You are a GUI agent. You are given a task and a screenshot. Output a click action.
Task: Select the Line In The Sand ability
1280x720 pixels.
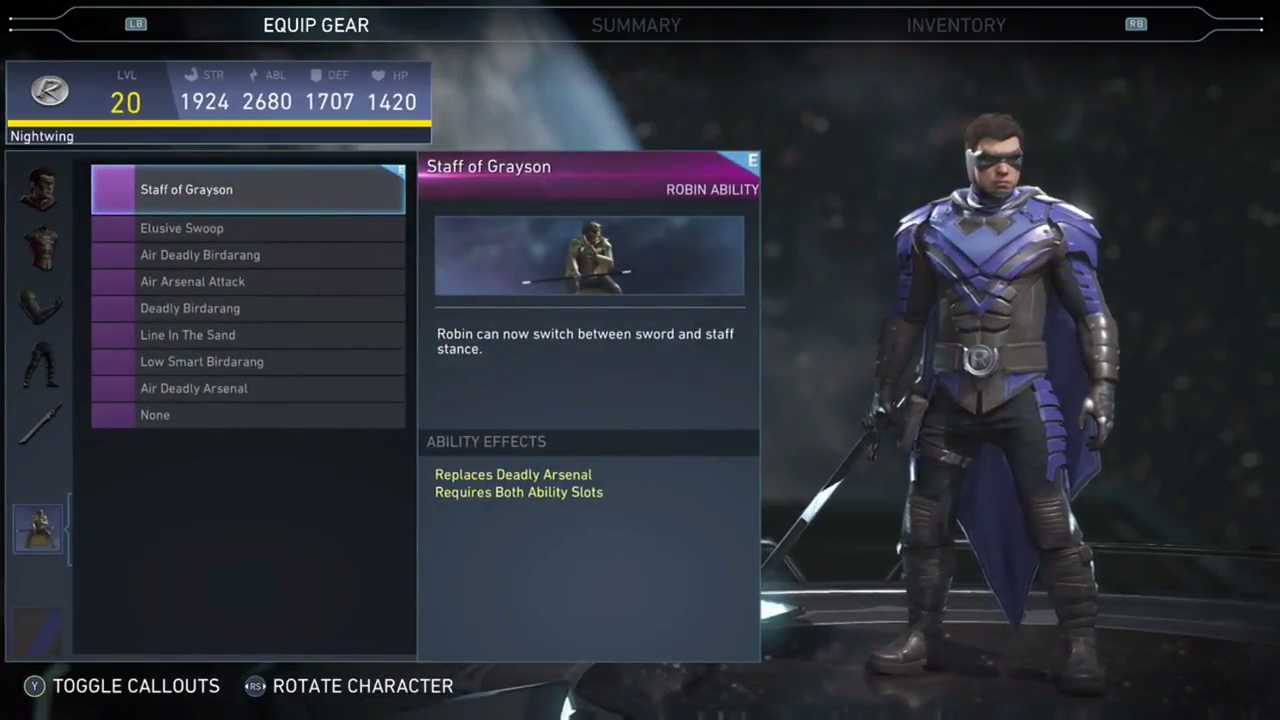[248, 335]
